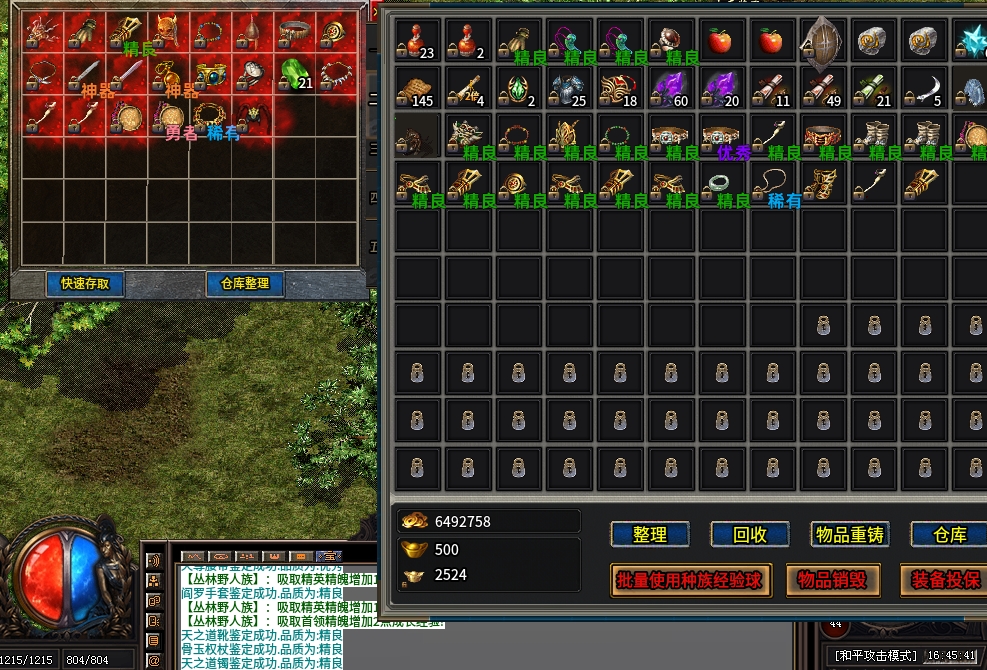Open the 仓库 warehouse from the bag
The image size is (987, 670).
point(948,535)
